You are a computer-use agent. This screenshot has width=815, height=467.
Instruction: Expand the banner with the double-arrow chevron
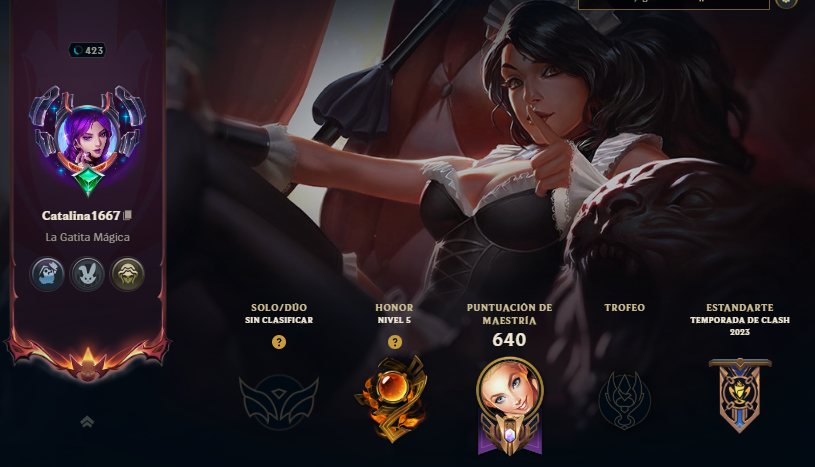[87, 422]
